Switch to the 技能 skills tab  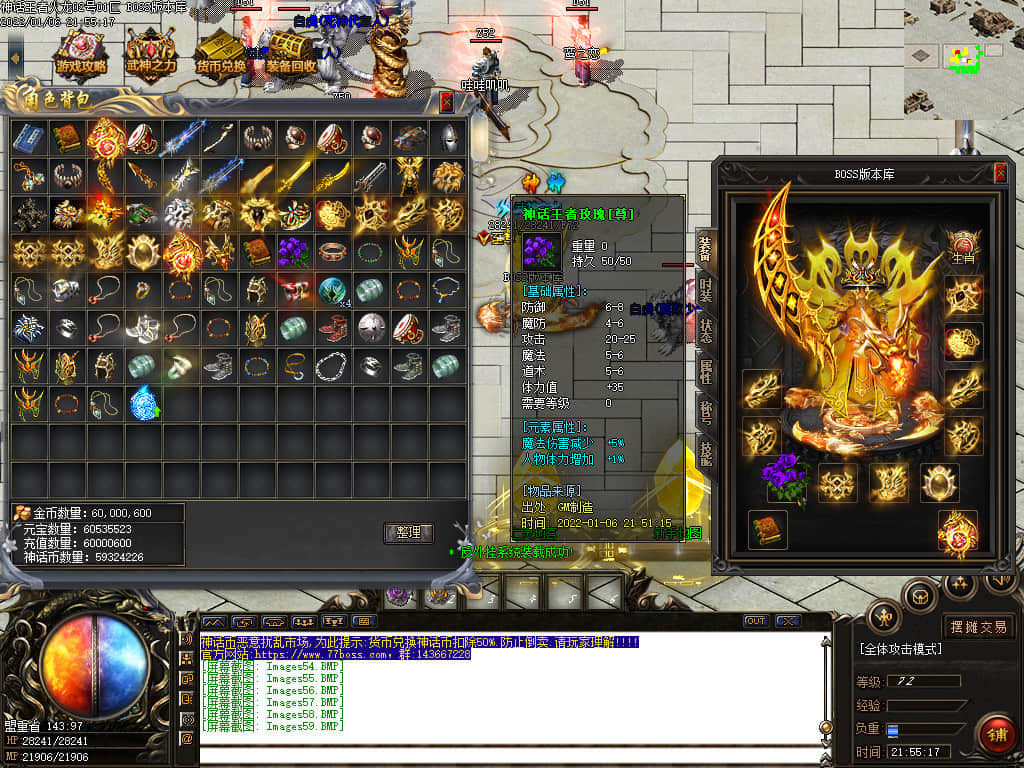tap(706, 454)
